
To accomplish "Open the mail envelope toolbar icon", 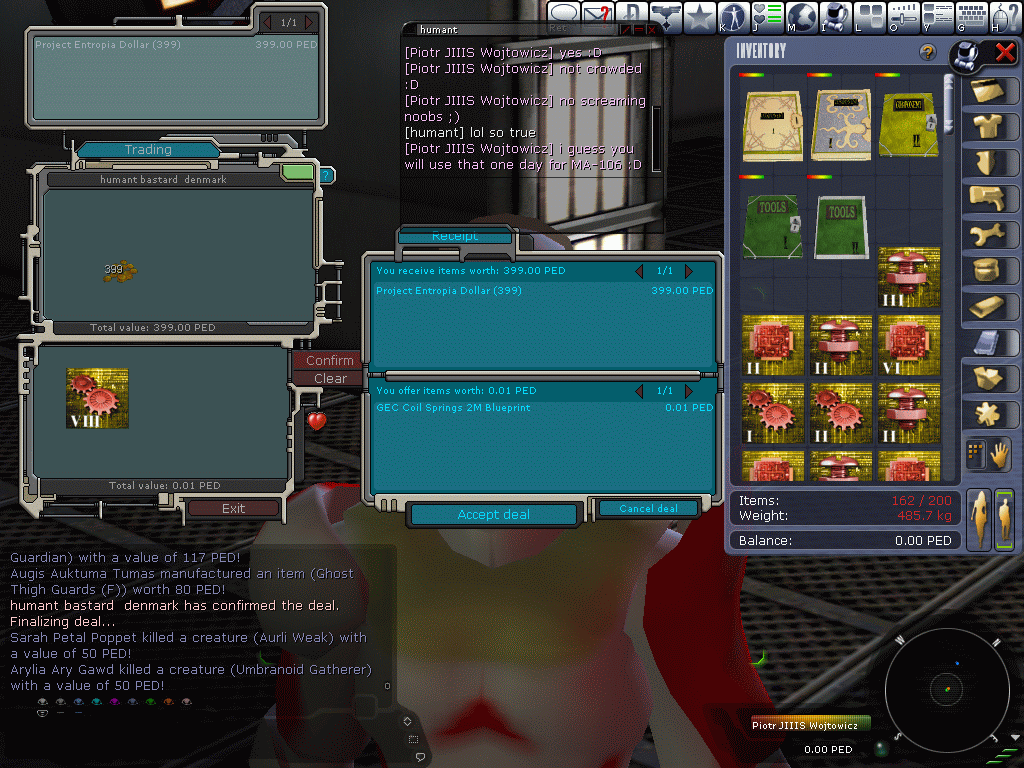I will (599, 16).
